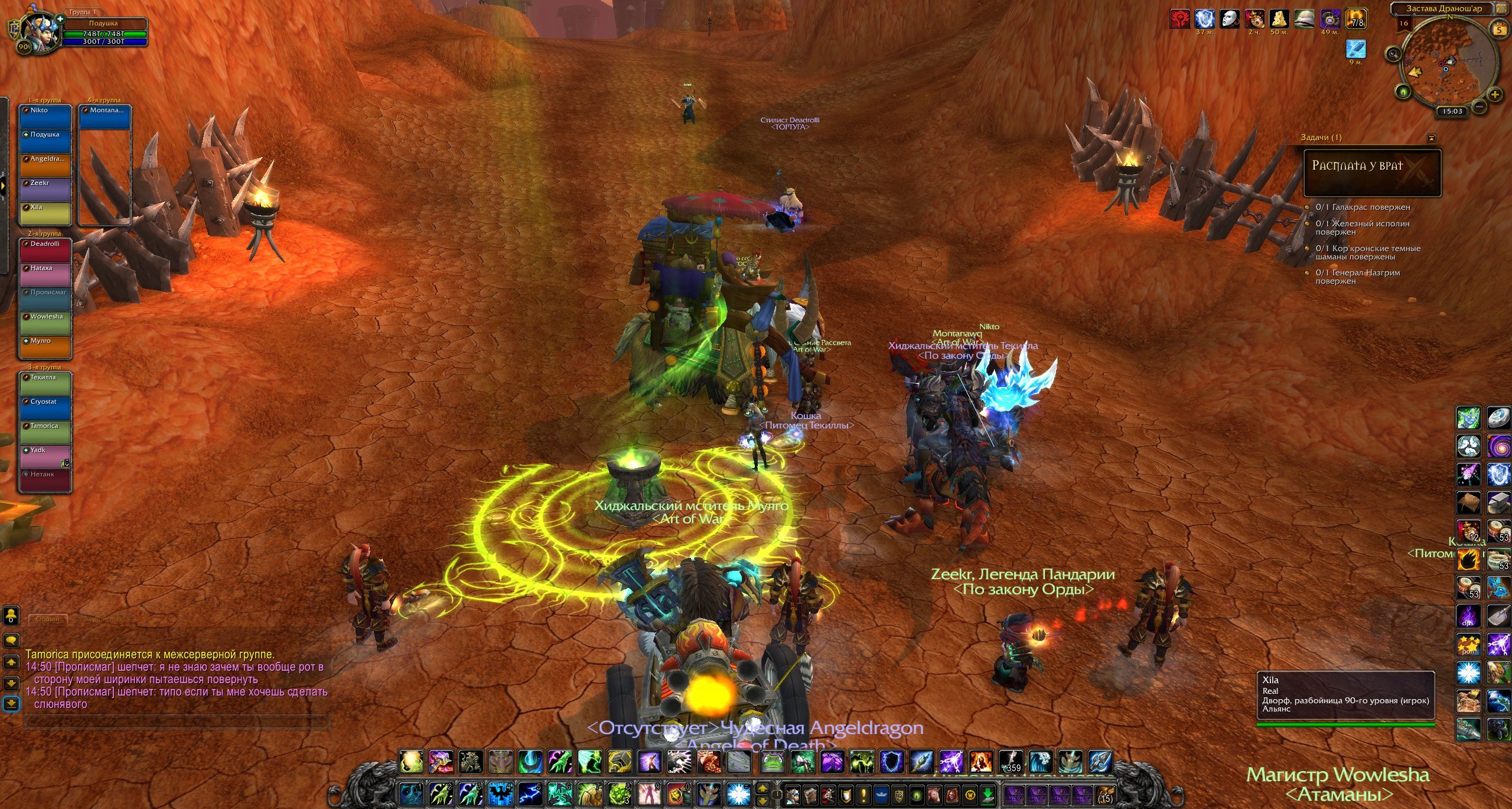Click the Wowlesha raid frame
Image resolution: width=1512 pixels, height=809 pixels.
click(x=45, y=323)
